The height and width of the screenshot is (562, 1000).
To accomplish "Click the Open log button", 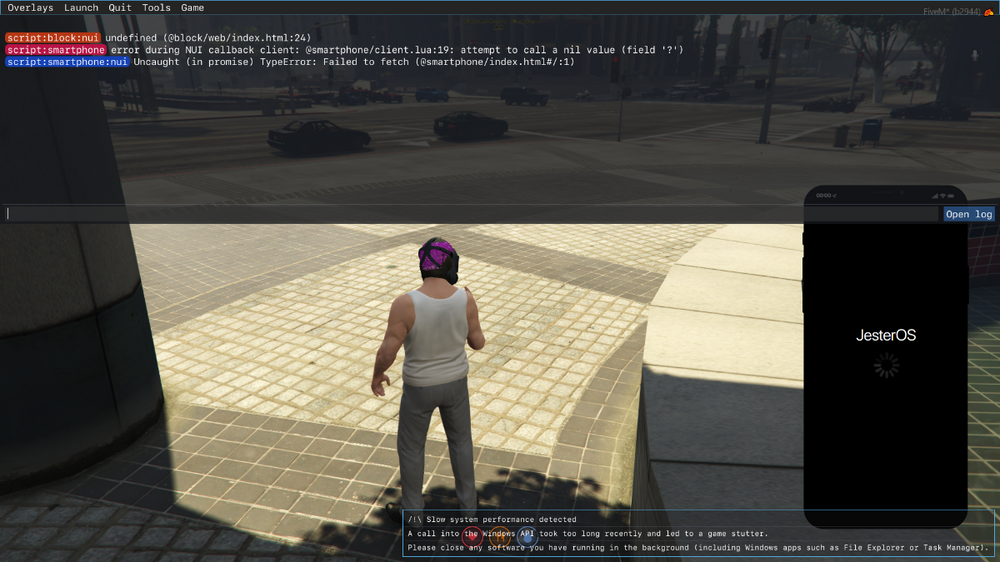I will pyautogui.click(x=969, y=214).
